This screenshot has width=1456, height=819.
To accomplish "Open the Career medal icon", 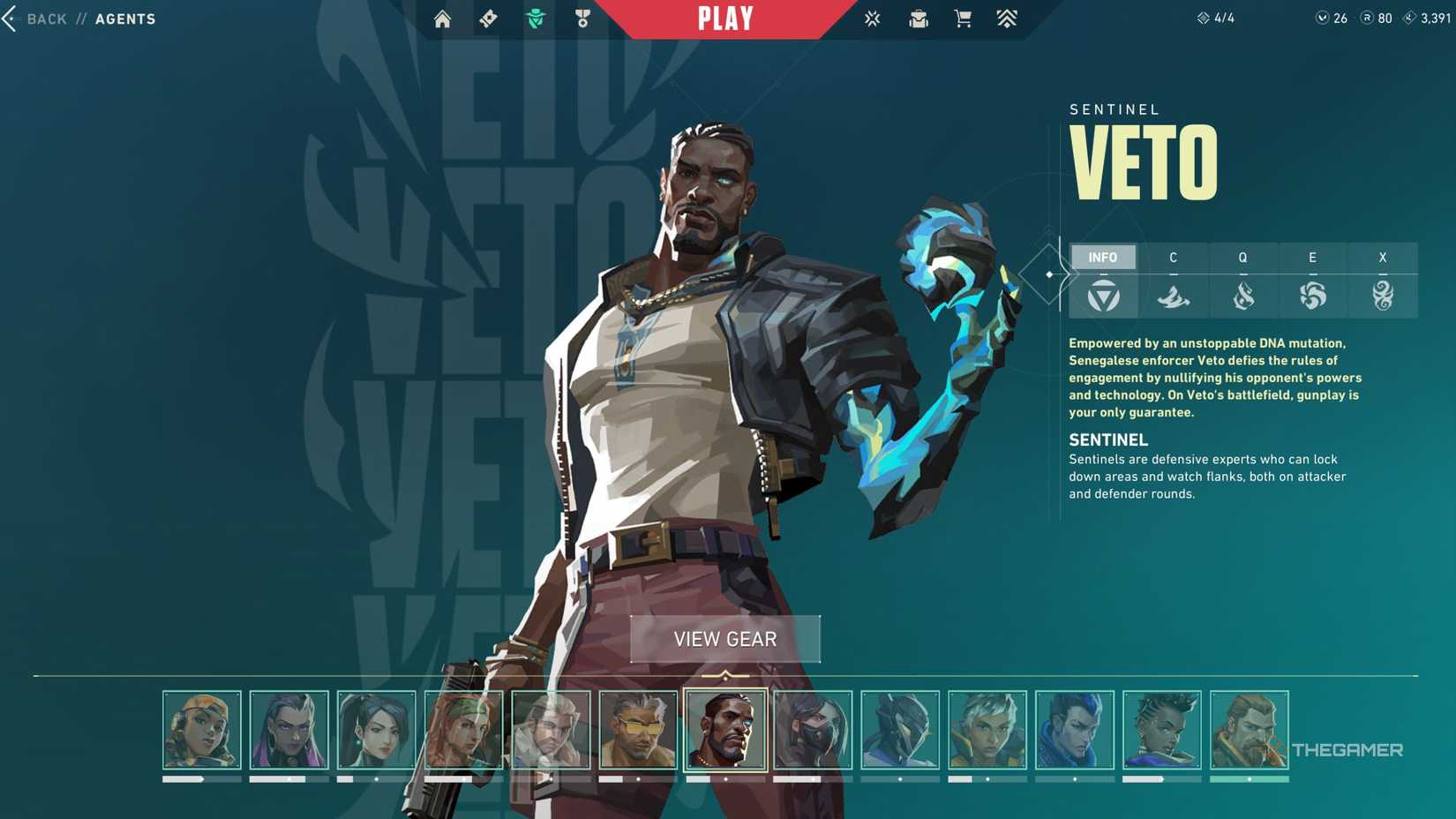I will point(582,19).
